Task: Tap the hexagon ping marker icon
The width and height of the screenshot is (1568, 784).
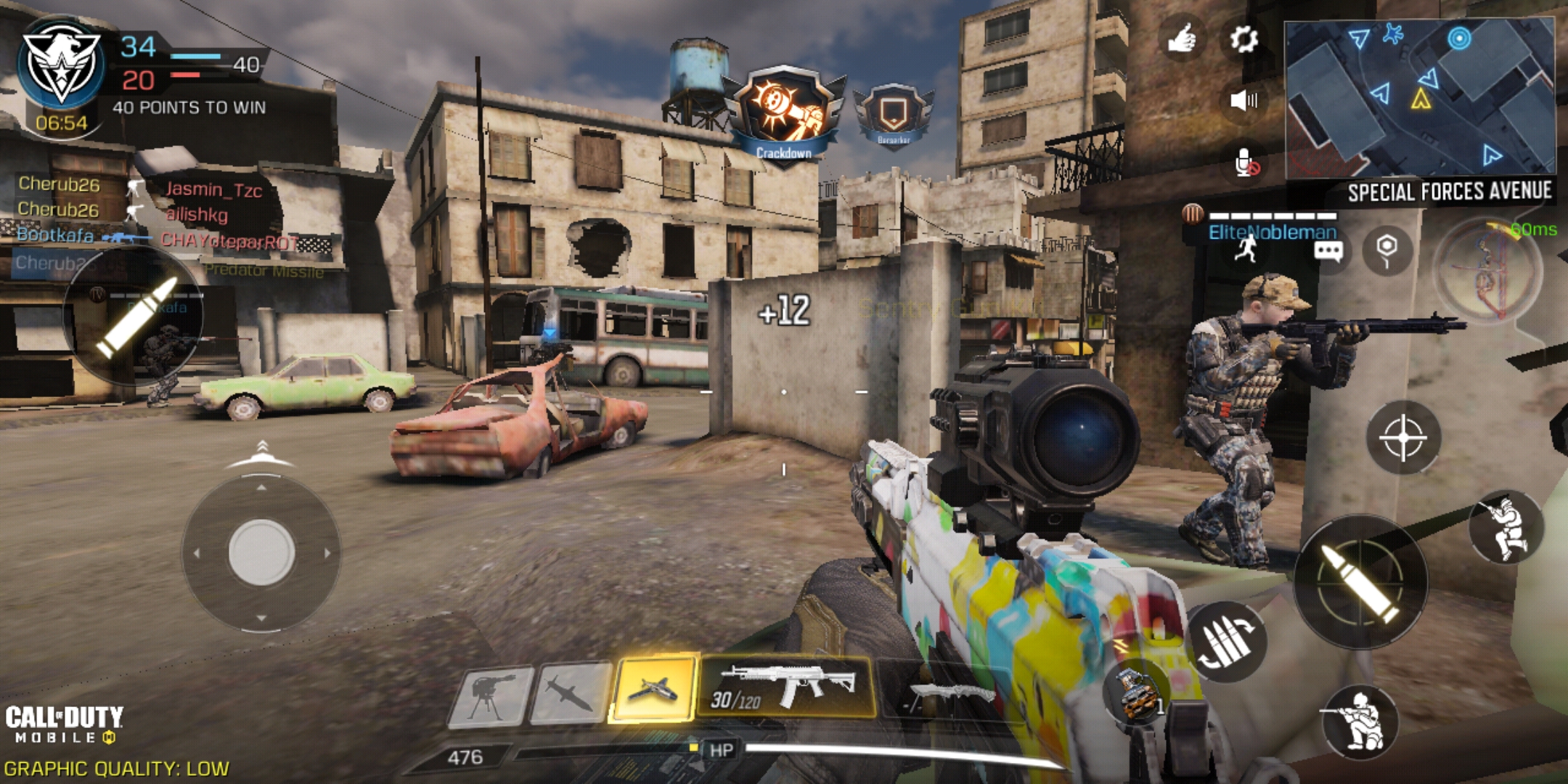Action: [1387, 249]
